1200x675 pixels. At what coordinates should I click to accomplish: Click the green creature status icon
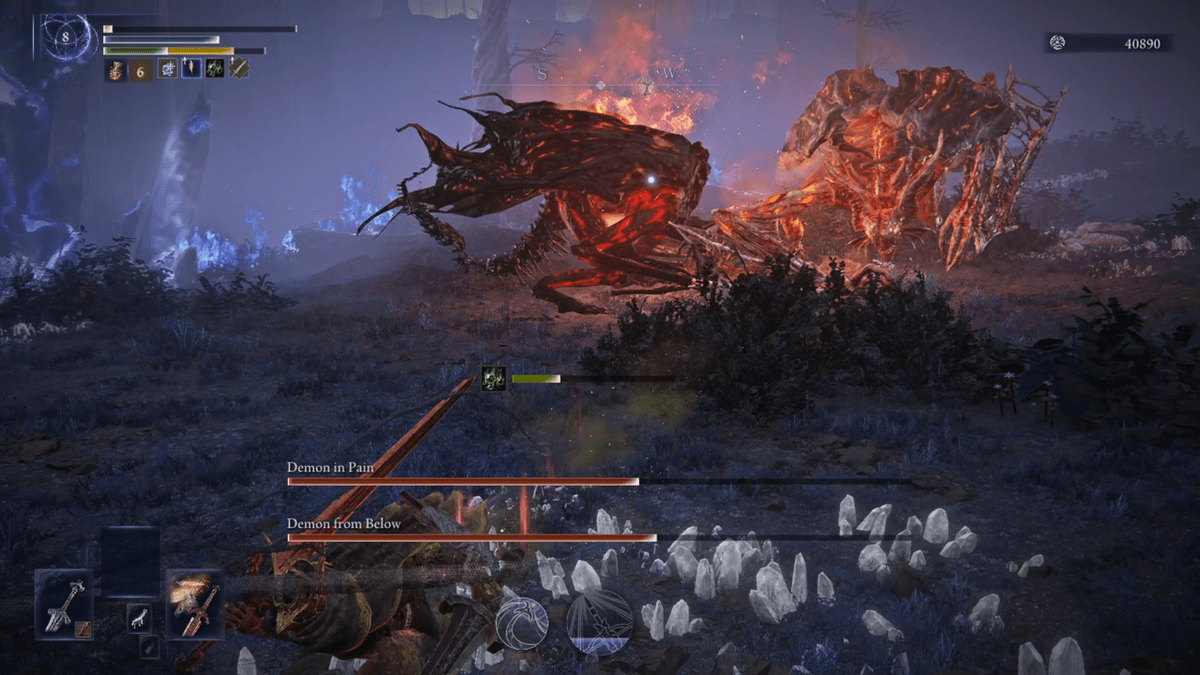[x=214, y=69]
